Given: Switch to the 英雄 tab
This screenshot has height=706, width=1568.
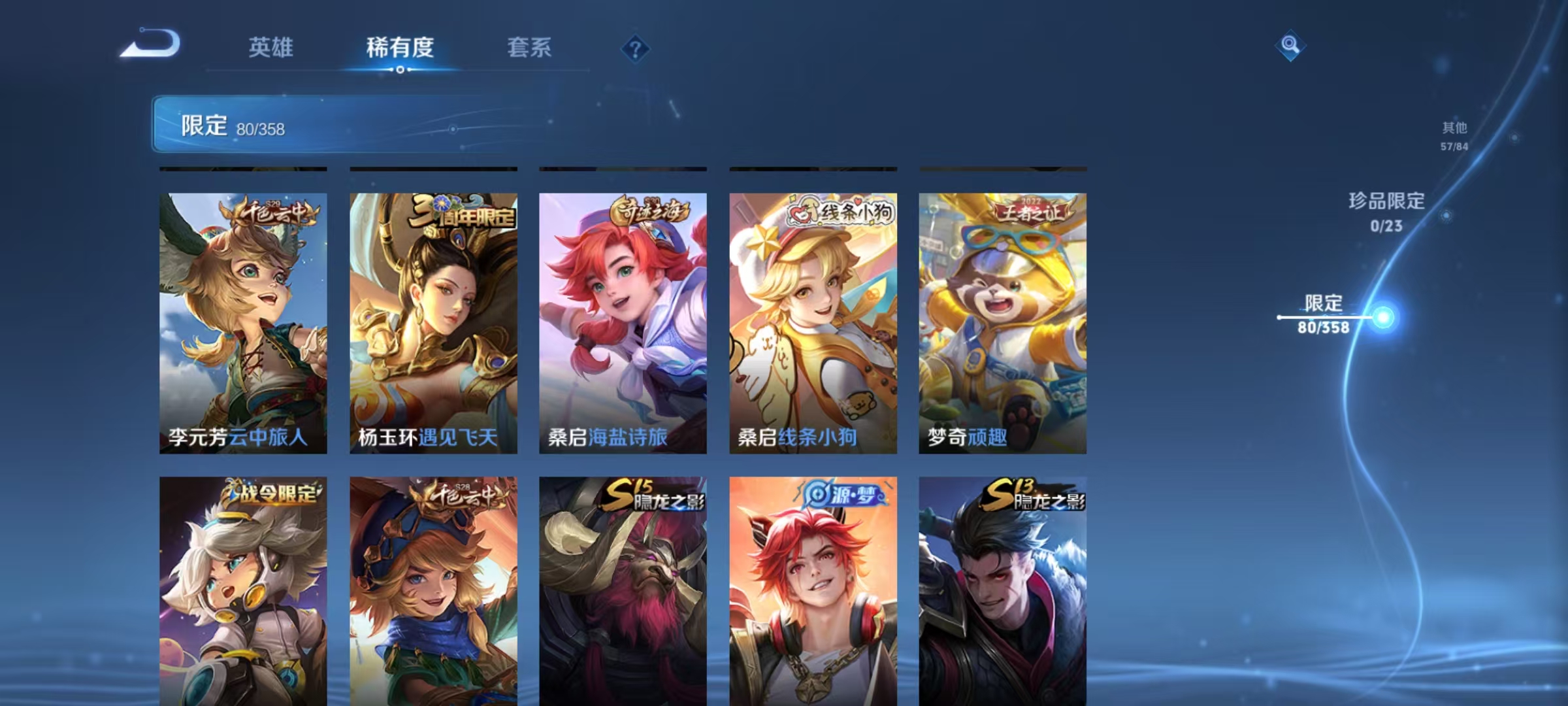Looking at the screenshot, I should coord(271,47).
